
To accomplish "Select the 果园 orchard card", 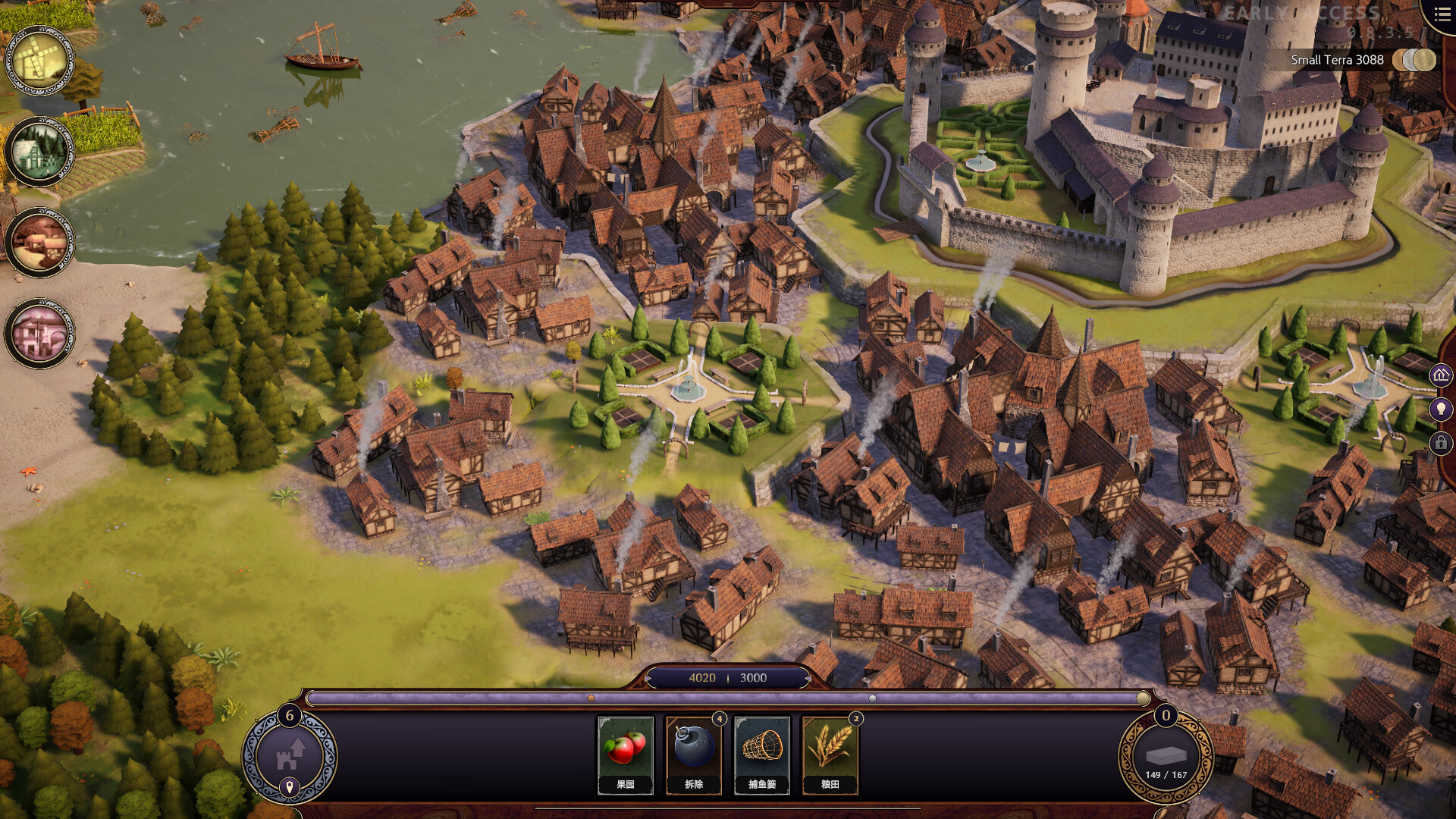I will pos(625,754).
